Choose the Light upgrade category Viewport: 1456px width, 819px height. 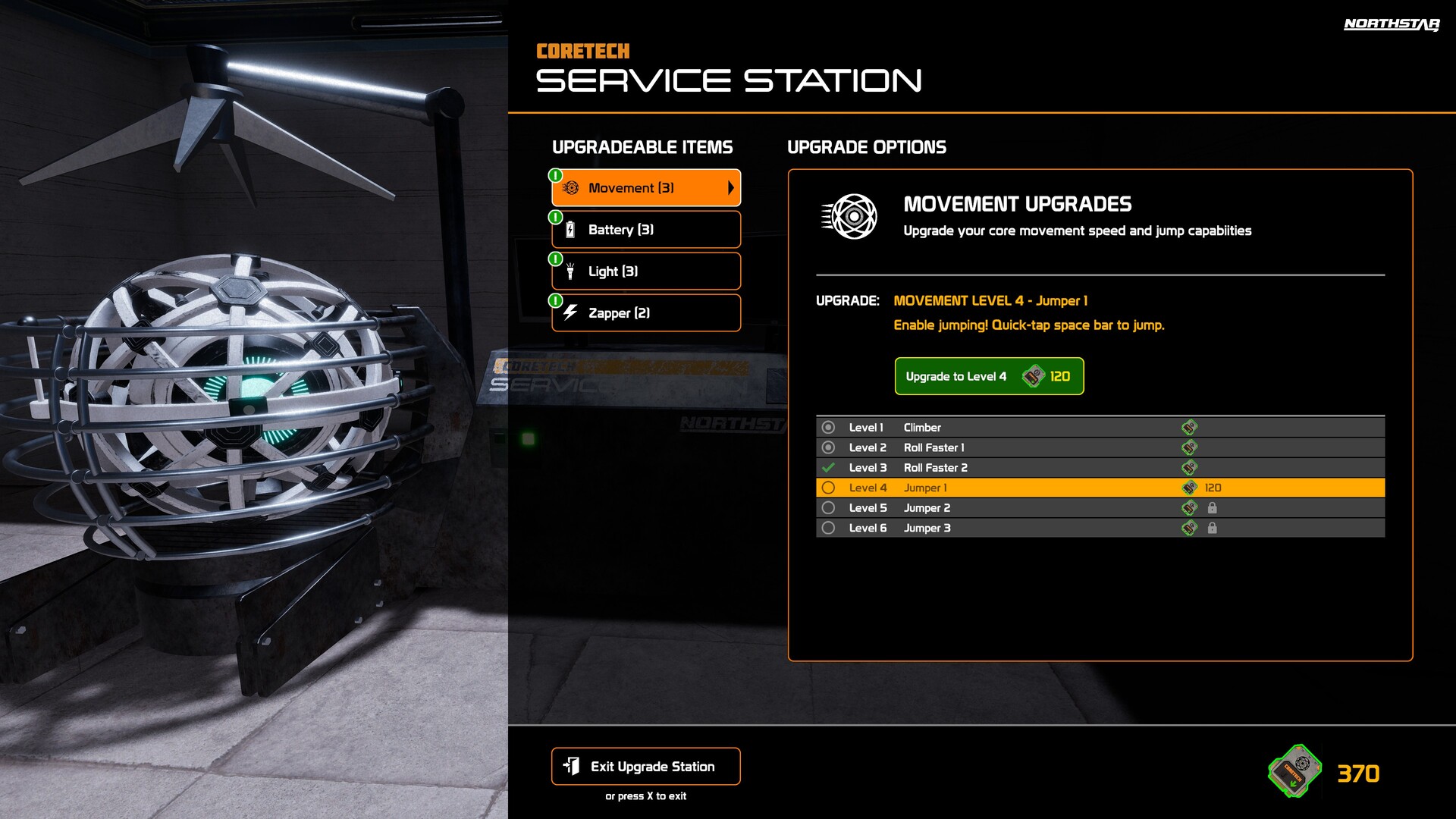646,271
